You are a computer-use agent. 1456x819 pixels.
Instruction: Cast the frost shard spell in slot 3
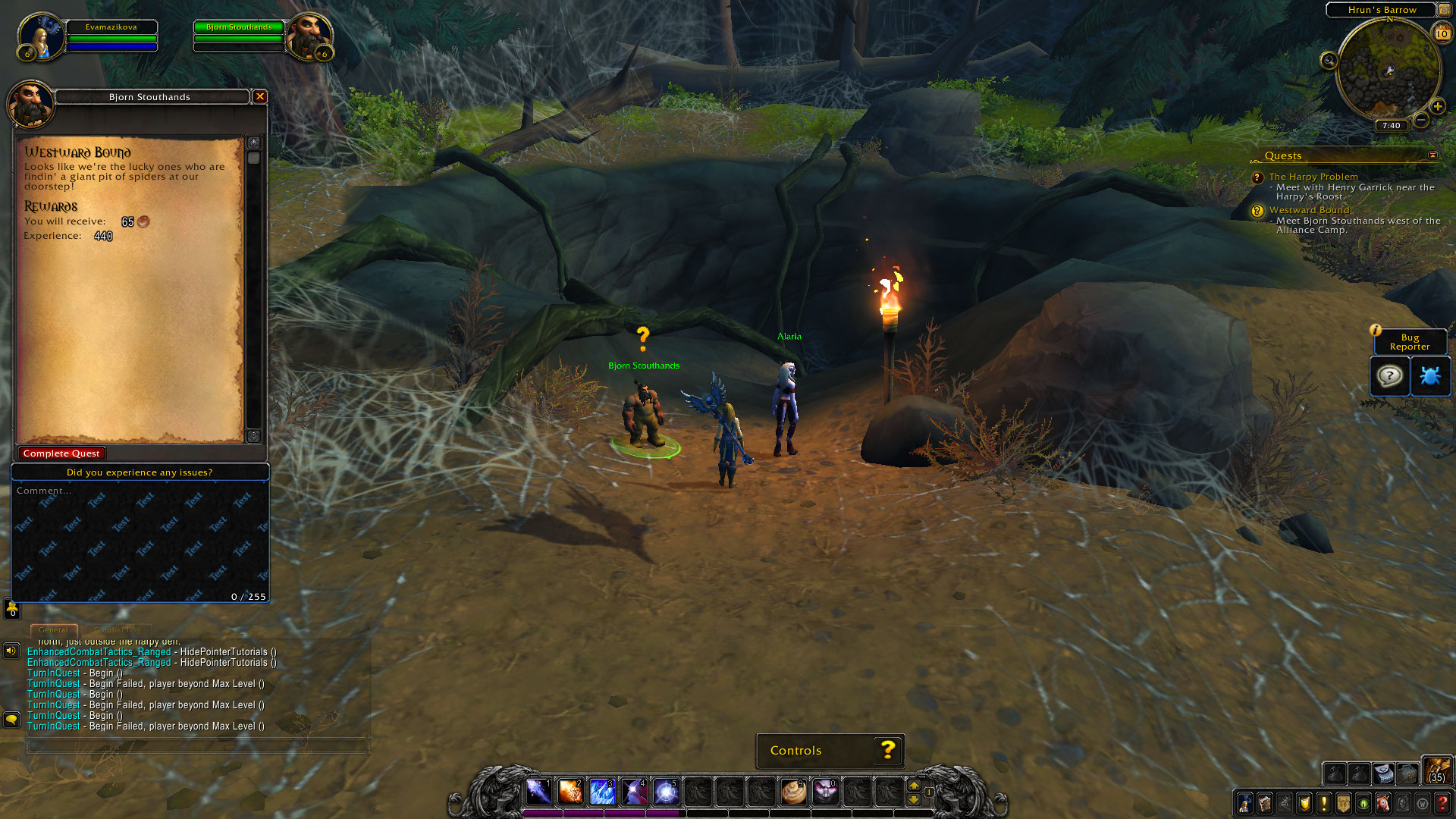click(x=602, y=792)
